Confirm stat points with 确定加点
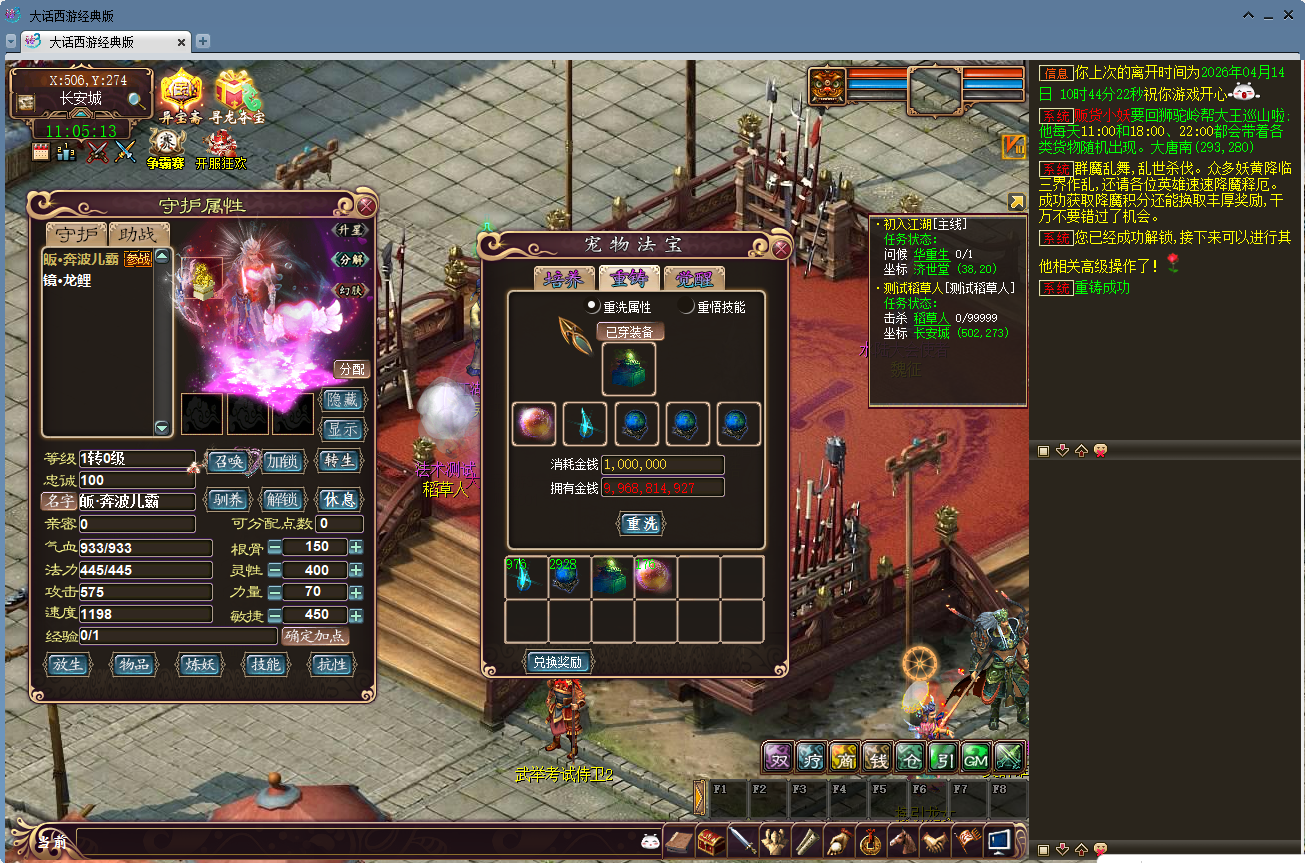1305x863 pixels. click(315, 636)
